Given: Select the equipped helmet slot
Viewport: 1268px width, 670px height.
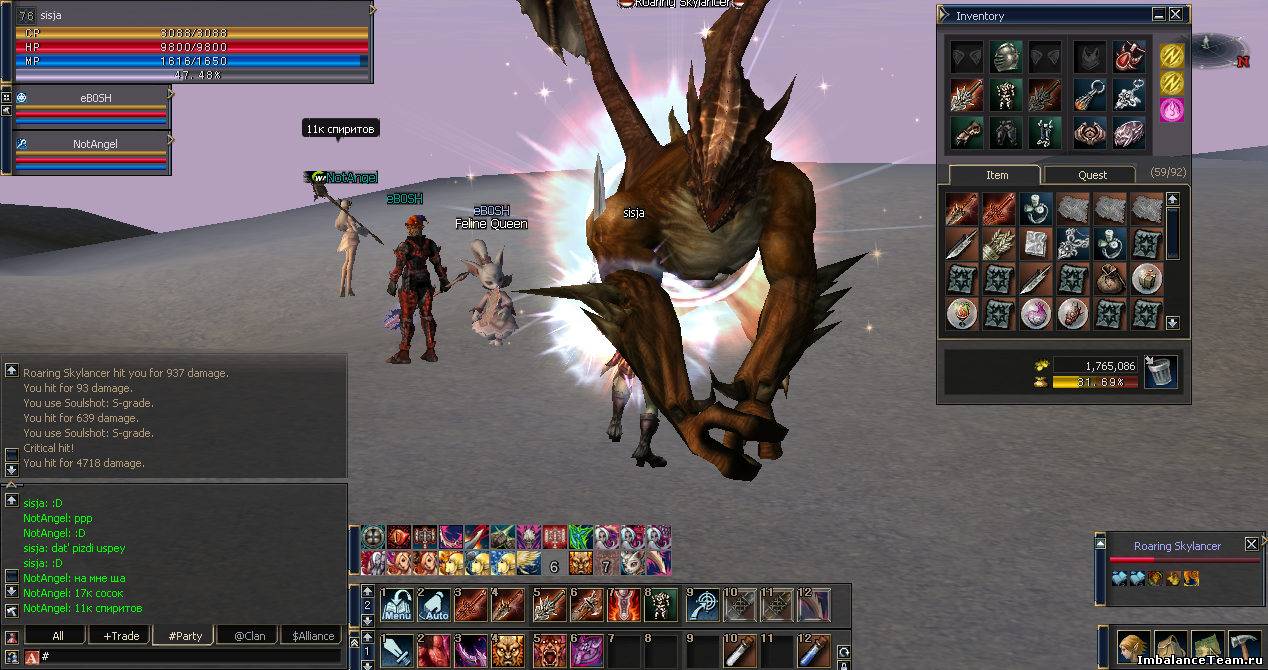Looking at the screenshot, I should coord(1004,57).
